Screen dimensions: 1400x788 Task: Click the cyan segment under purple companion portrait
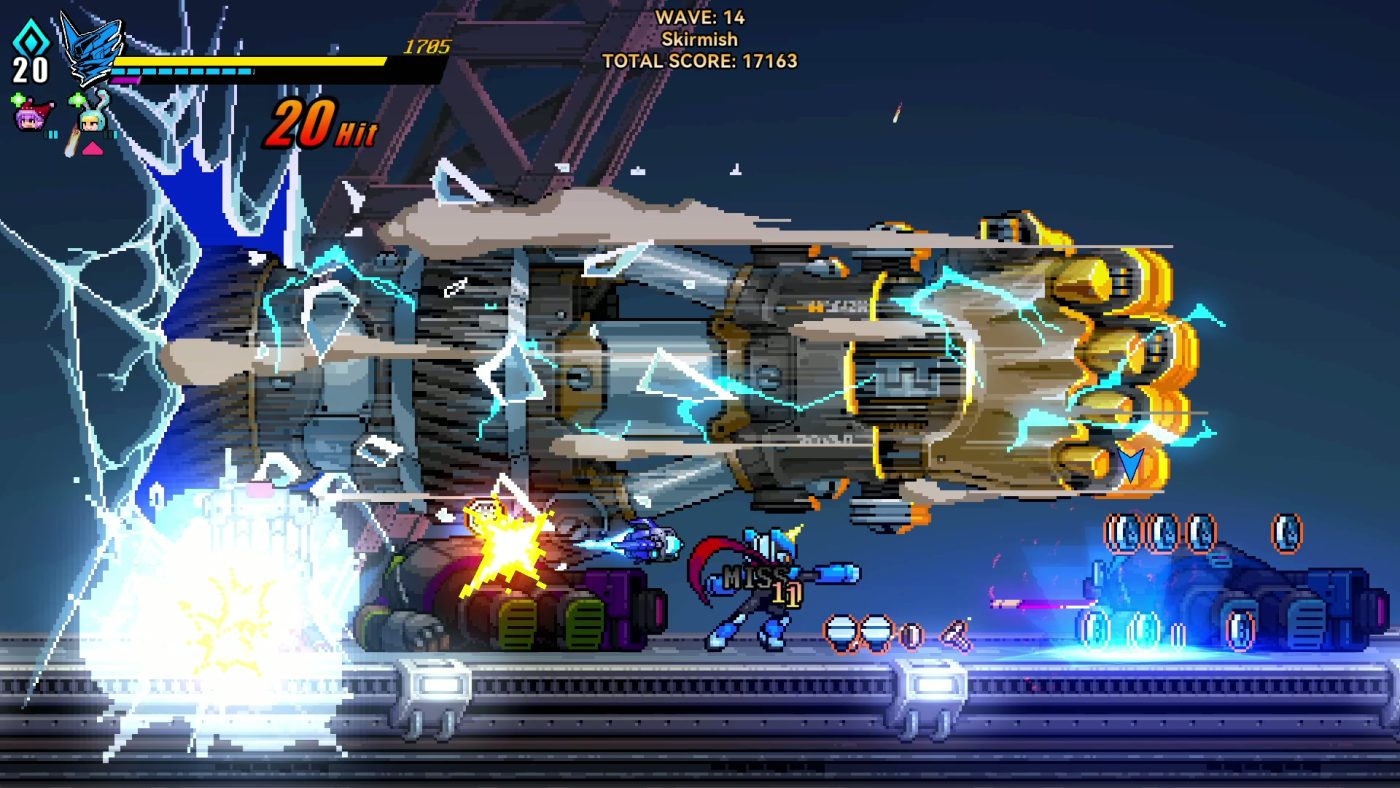pyautogui.click(x=53, y=134)
